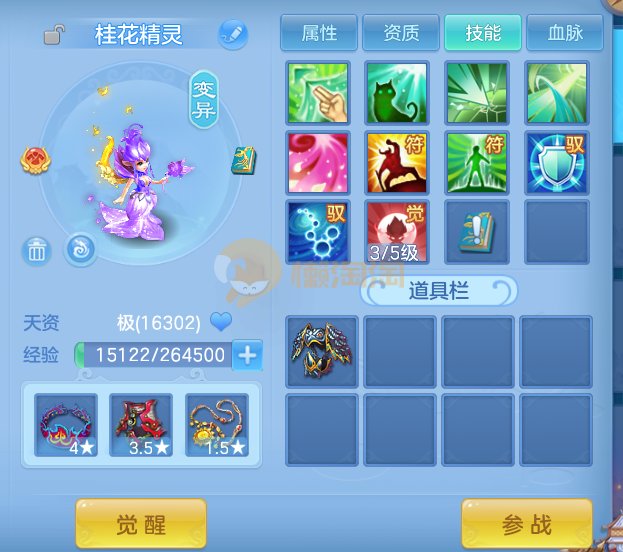Click the red medal badge icon

pos(35,159)
